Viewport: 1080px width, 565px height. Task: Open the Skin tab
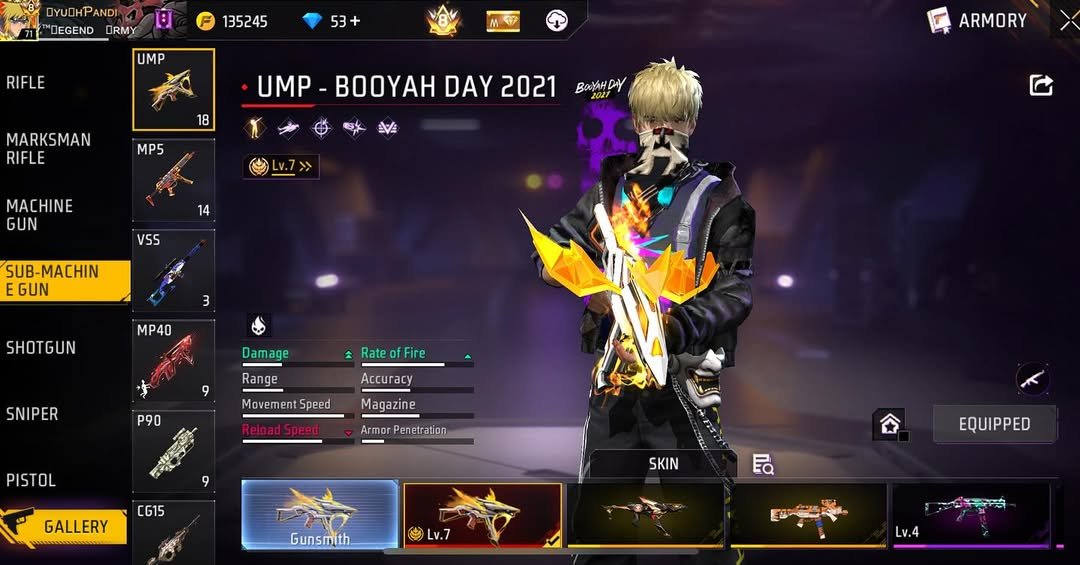point(663,464)
